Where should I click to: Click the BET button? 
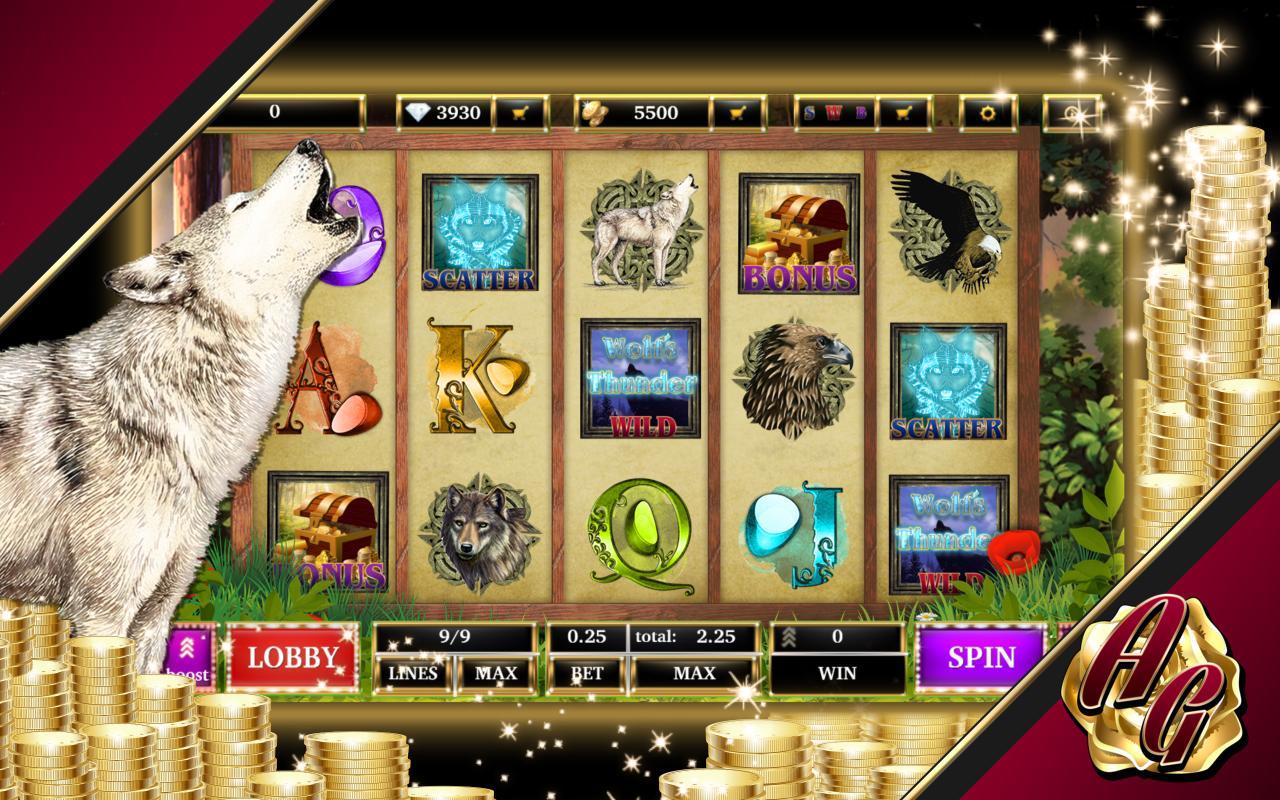(x=586, y=673)
